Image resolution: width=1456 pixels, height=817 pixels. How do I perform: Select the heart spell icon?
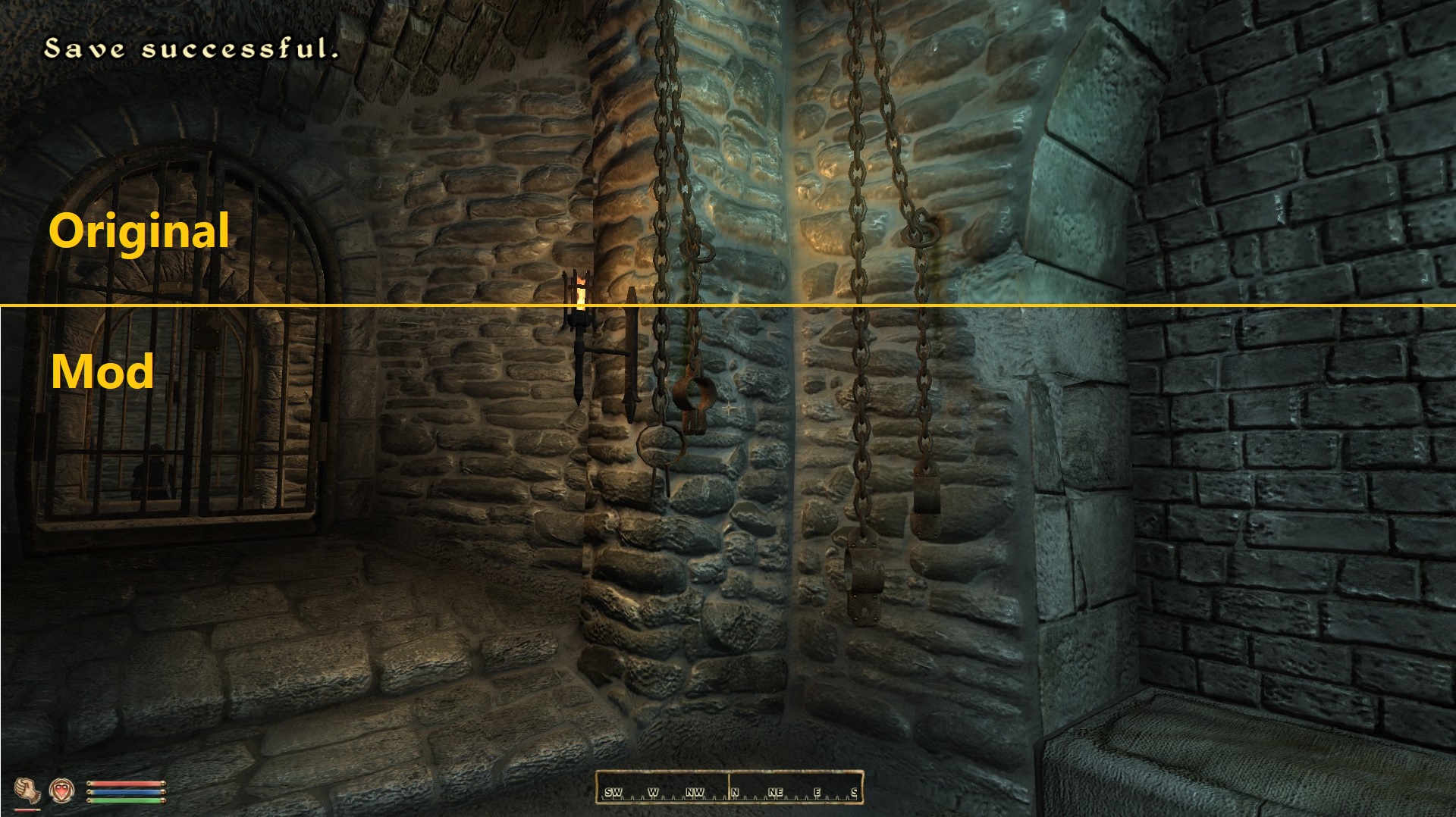click(62, 790)
